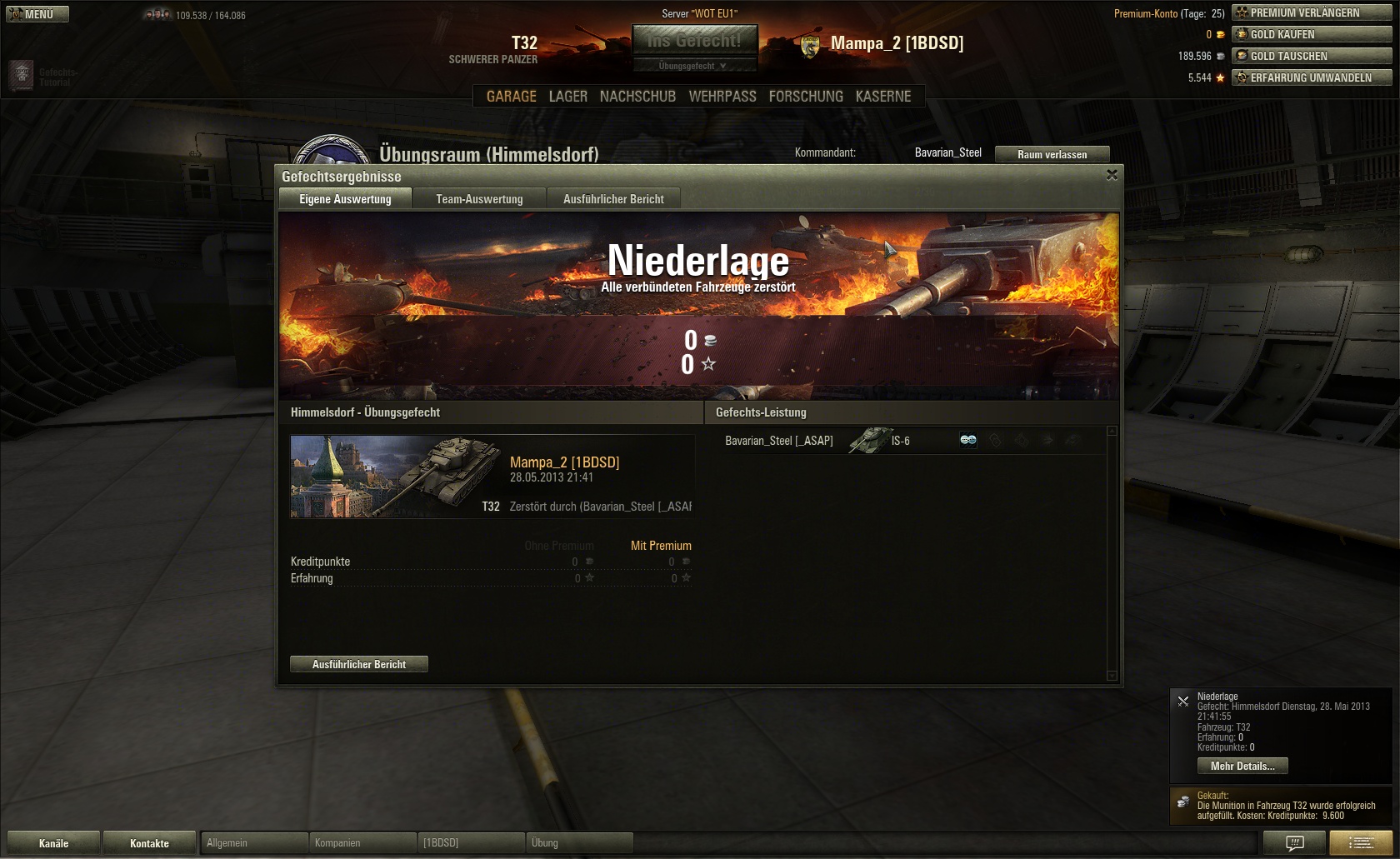
Task: Open the Übungsgefecht battle type dropdown
Action: click(694, 66)
